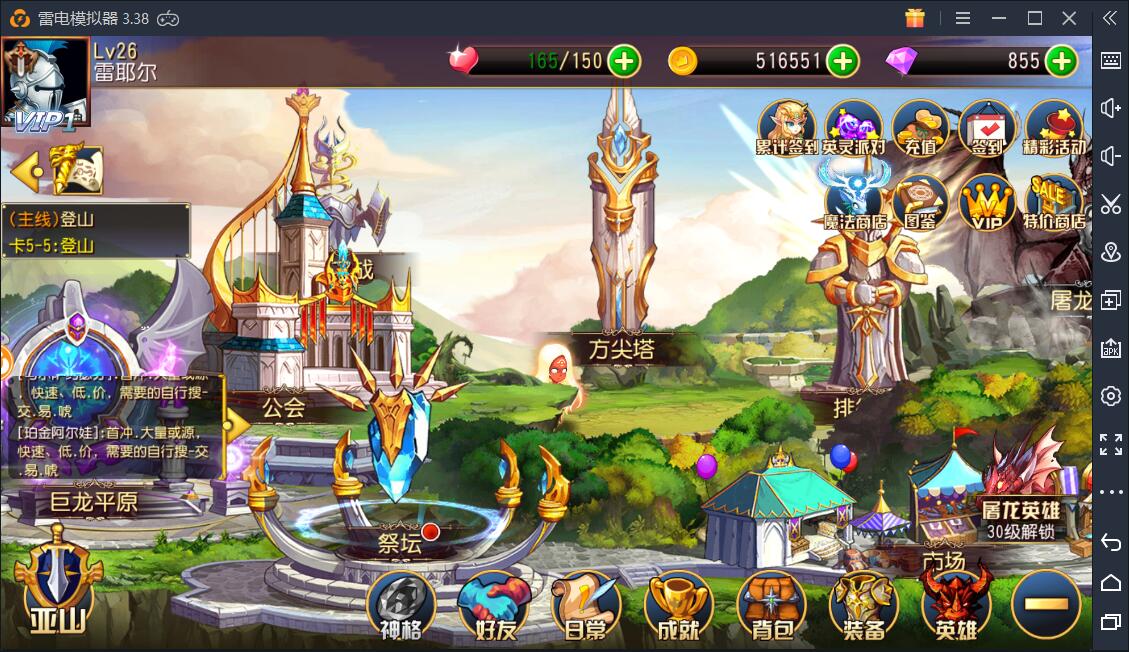This screenshot has width=1129, height=652.
Task: Open the 好友 friends list
Action: (x=493, y=605)
